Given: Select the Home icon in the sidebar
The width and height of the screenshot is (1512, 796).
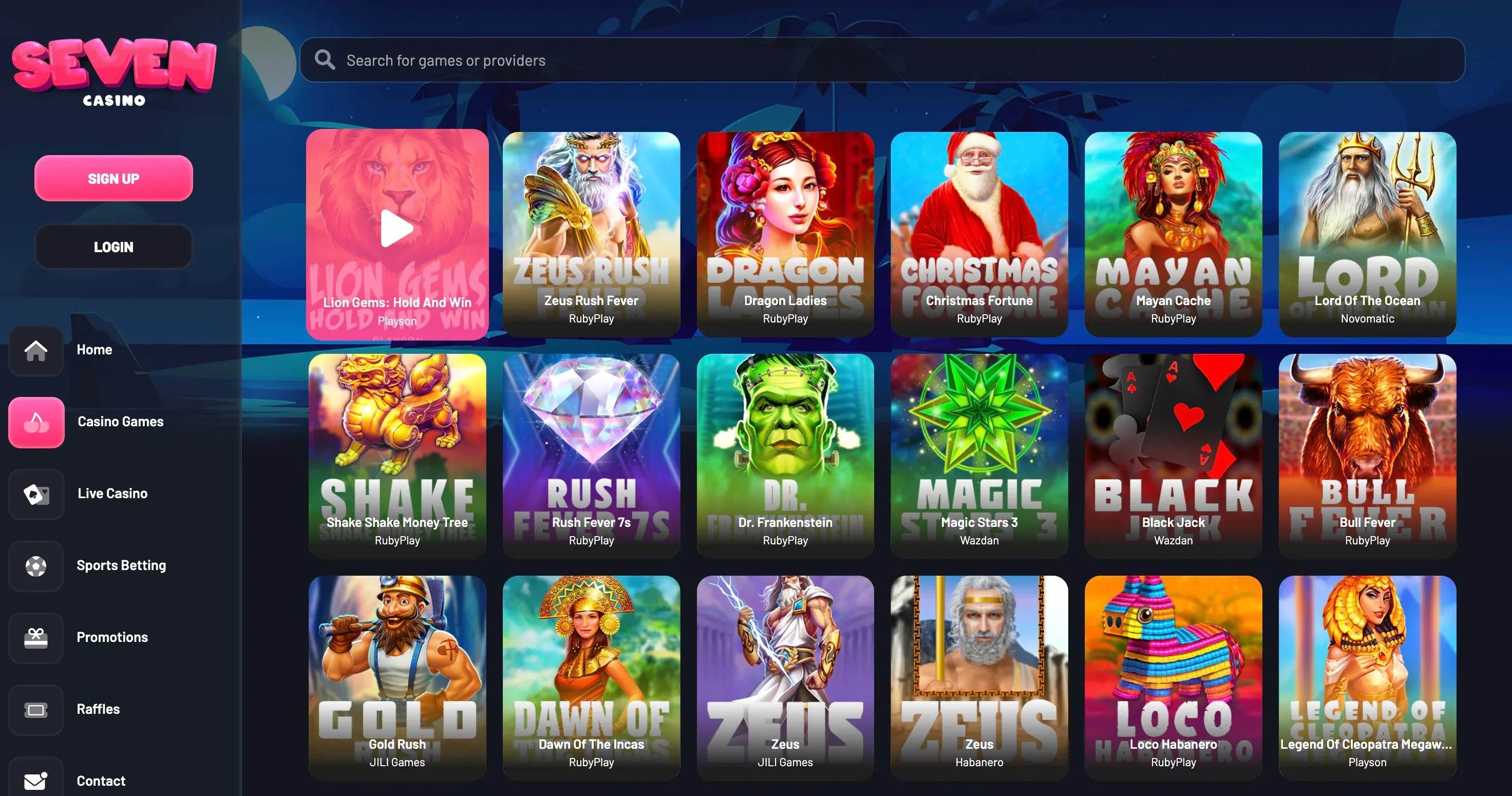Looking at the screenshot, I should [x=36, y=350].
